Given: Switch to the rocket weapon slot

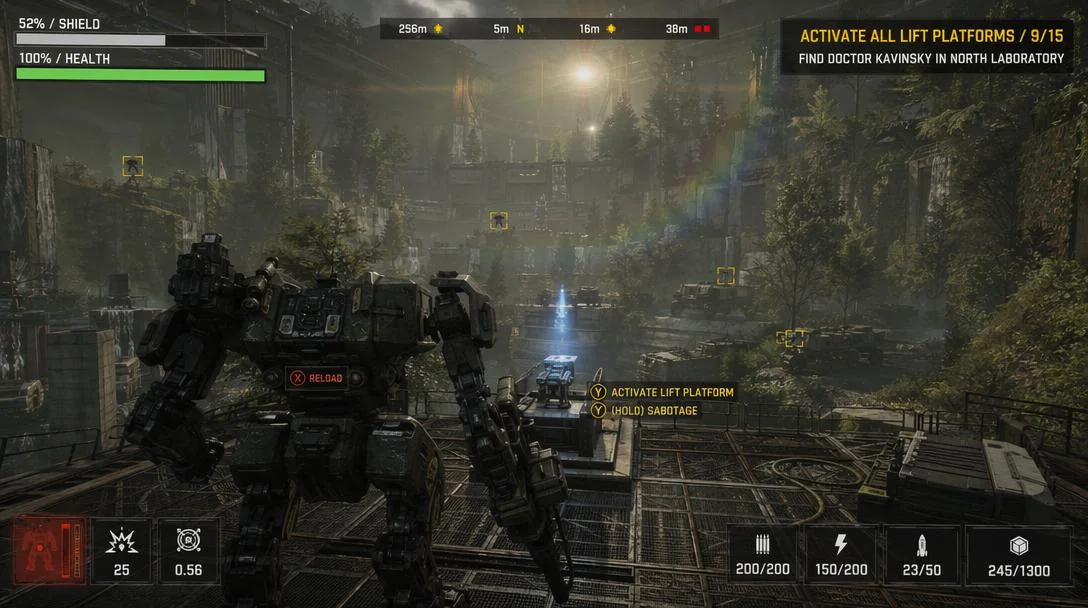Looking at the screenshot, I should click(x=922, y=555).
